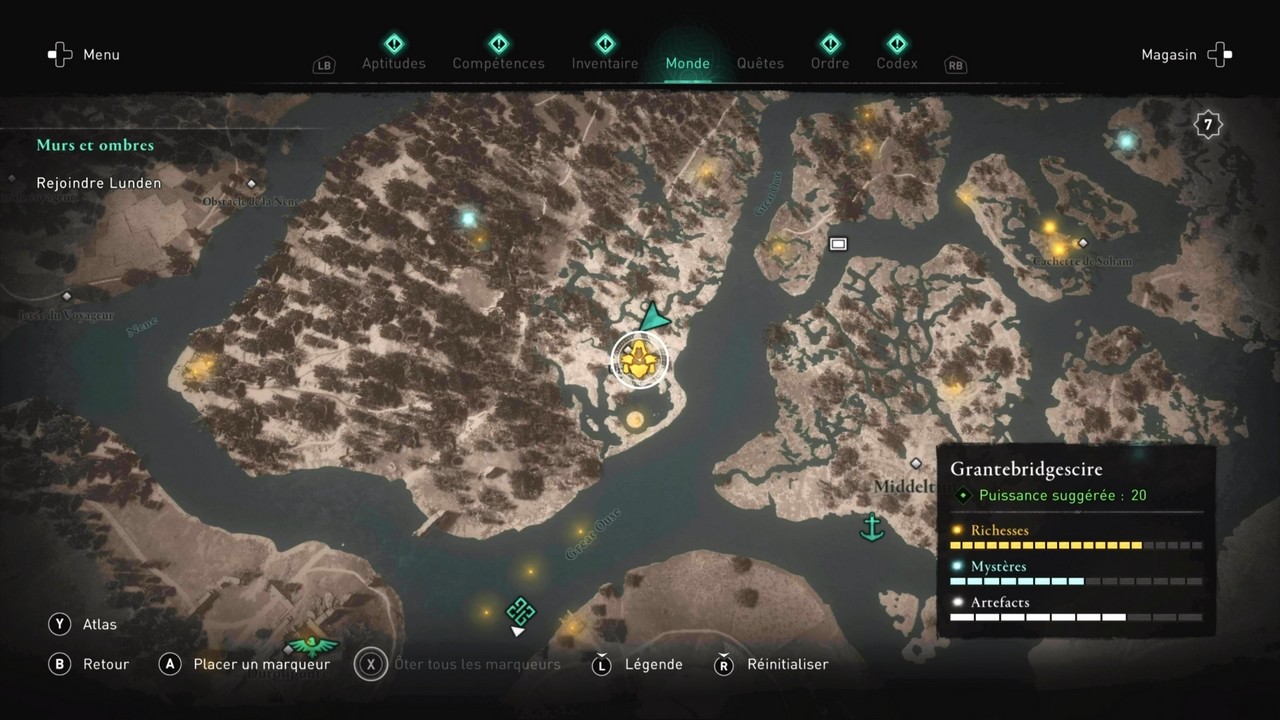This screenshot has width=1280, height=720.
Task: Click the compass icon showing number 7
Action: [x=1208, y=123]
